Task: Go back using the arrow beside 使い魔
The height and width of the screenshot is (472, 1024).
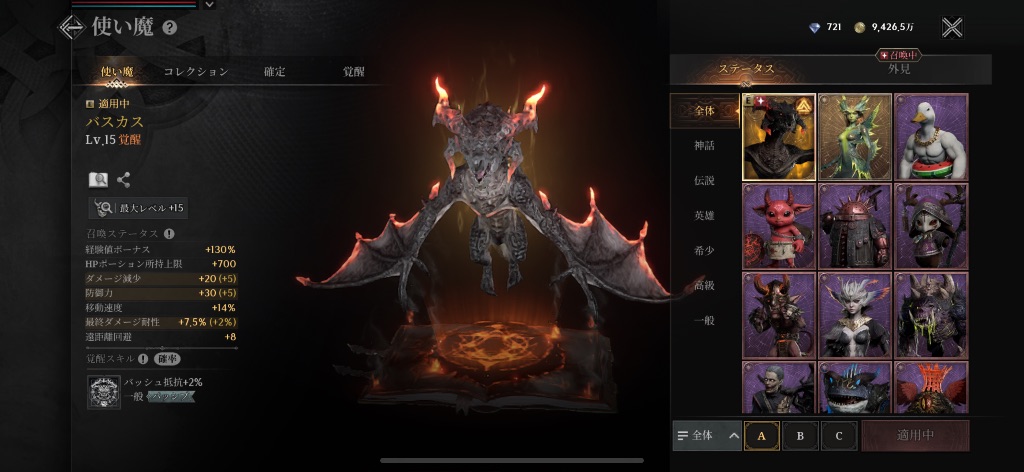Action: tap(71, 28)
